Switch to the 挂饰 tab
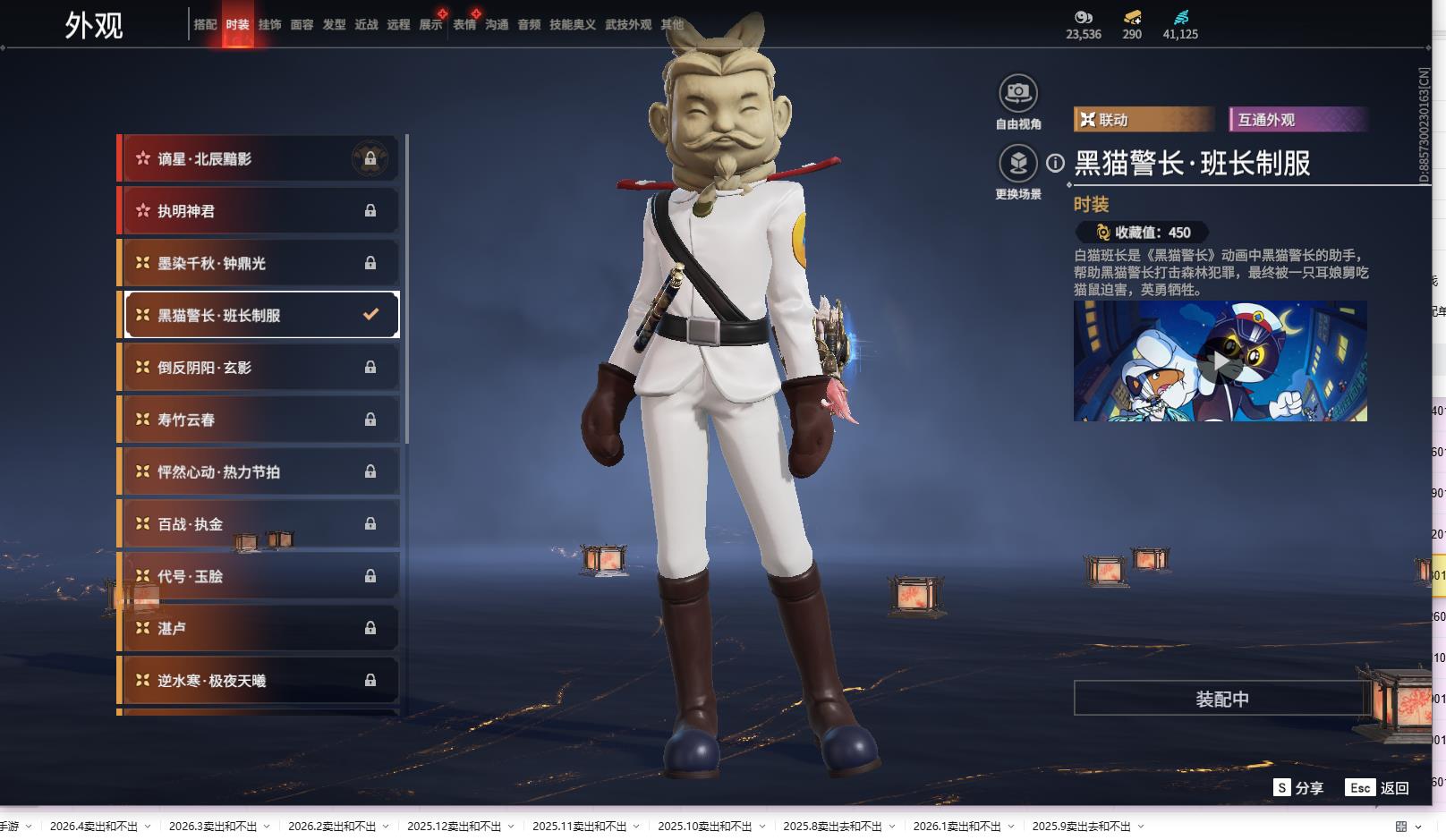Image resolution: width=1446 pixels, height=840 pixels. click(269, 25)
